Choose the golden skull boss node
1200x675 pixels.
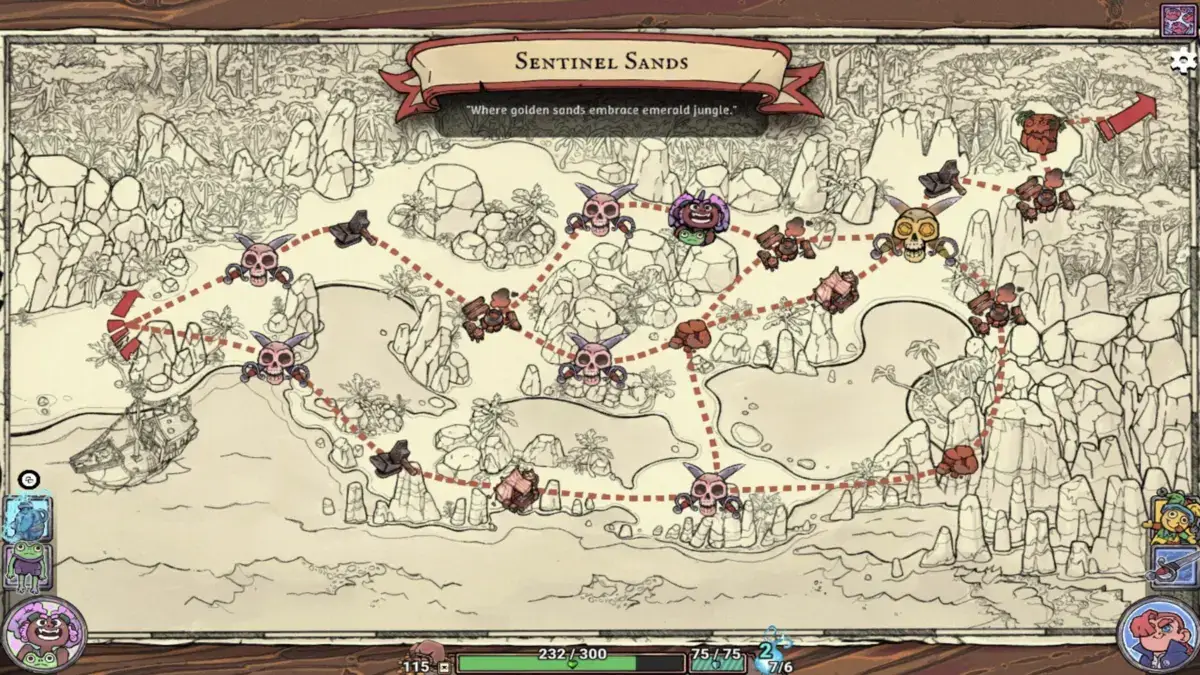(916, 232)
